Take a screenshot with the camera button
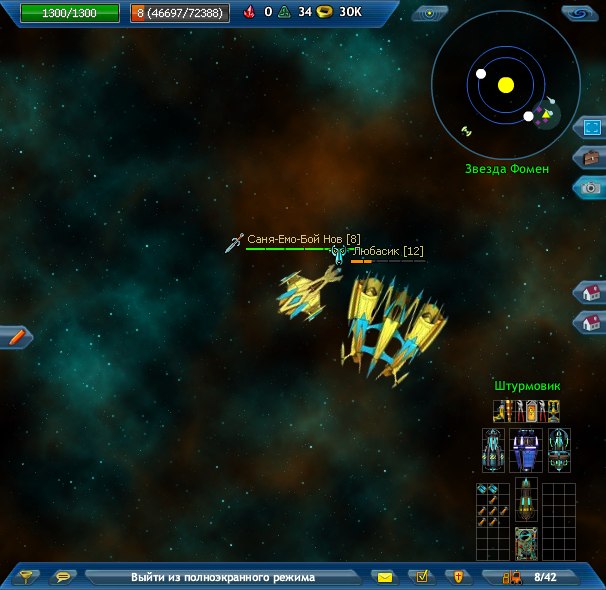 (x=591, y=187)
